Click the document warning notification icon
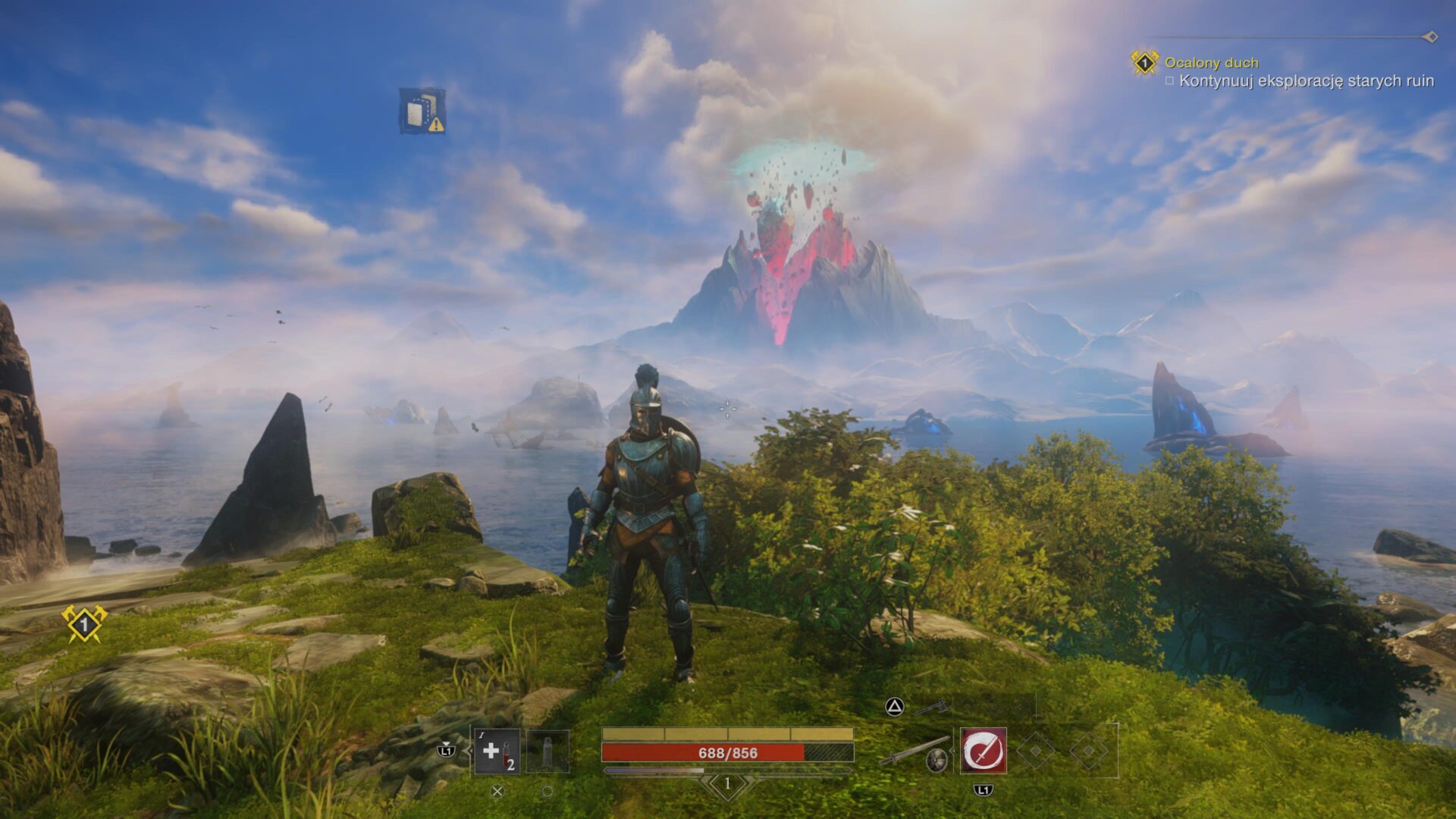 click(x=422, y=111)
